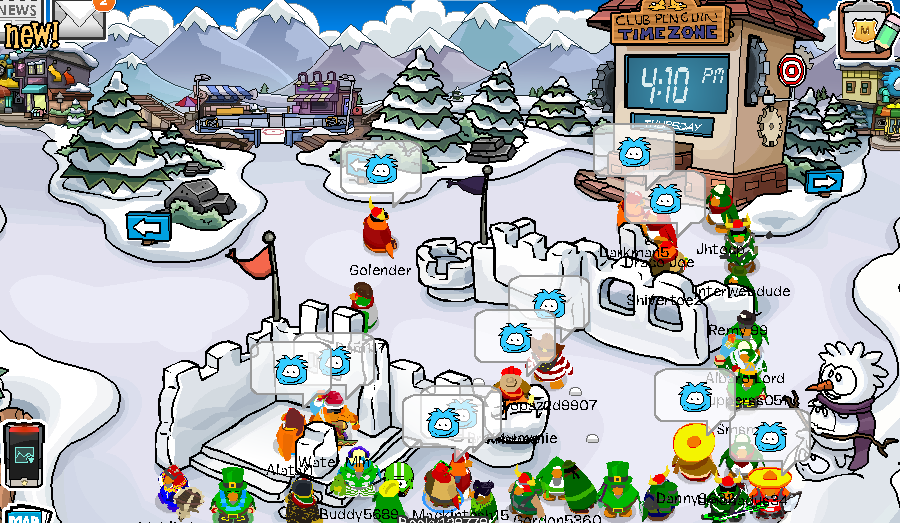This screenshot has width=900, height=523.
Task: Open the island map
Action: click(x=24, y=514)
